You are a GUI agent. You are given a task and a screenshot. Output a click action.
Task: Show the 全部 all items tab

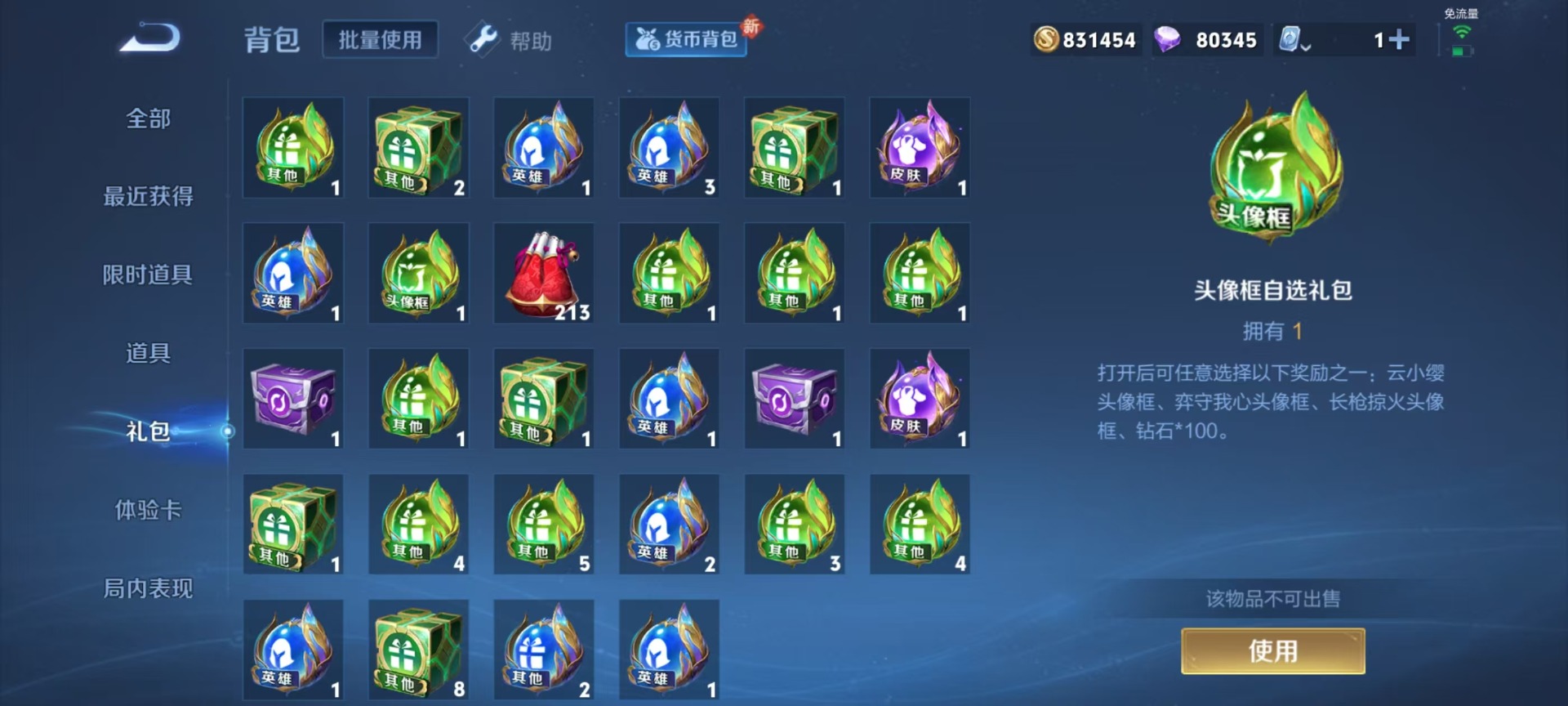[148, 118]
